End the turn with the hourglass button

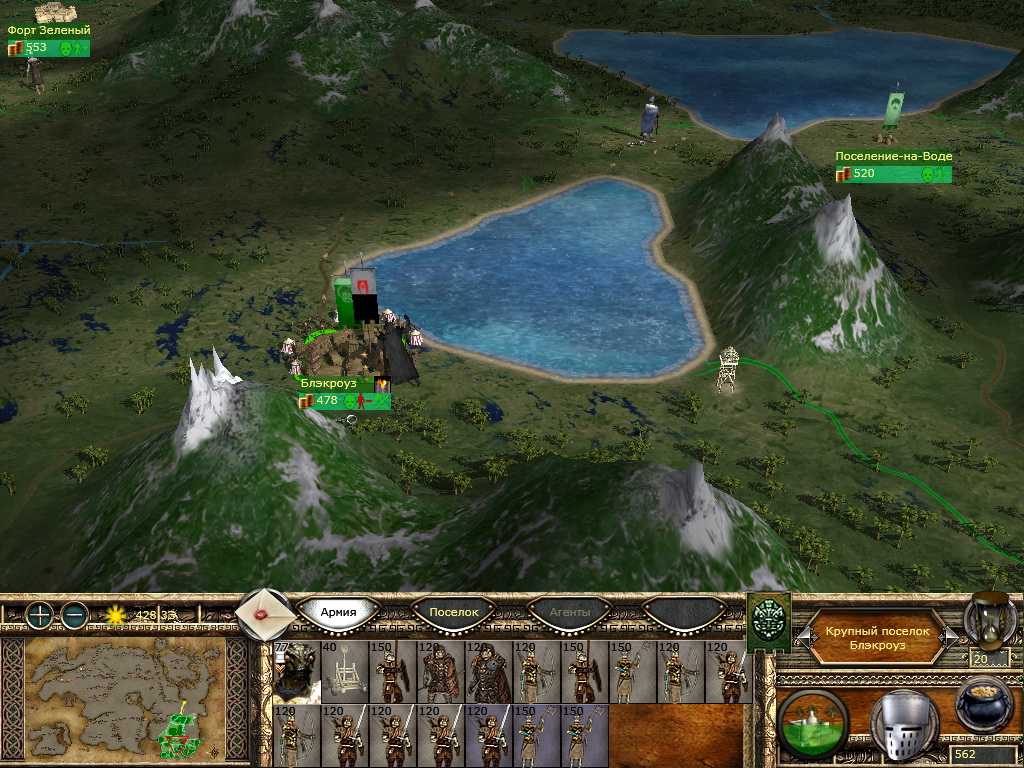990,620
